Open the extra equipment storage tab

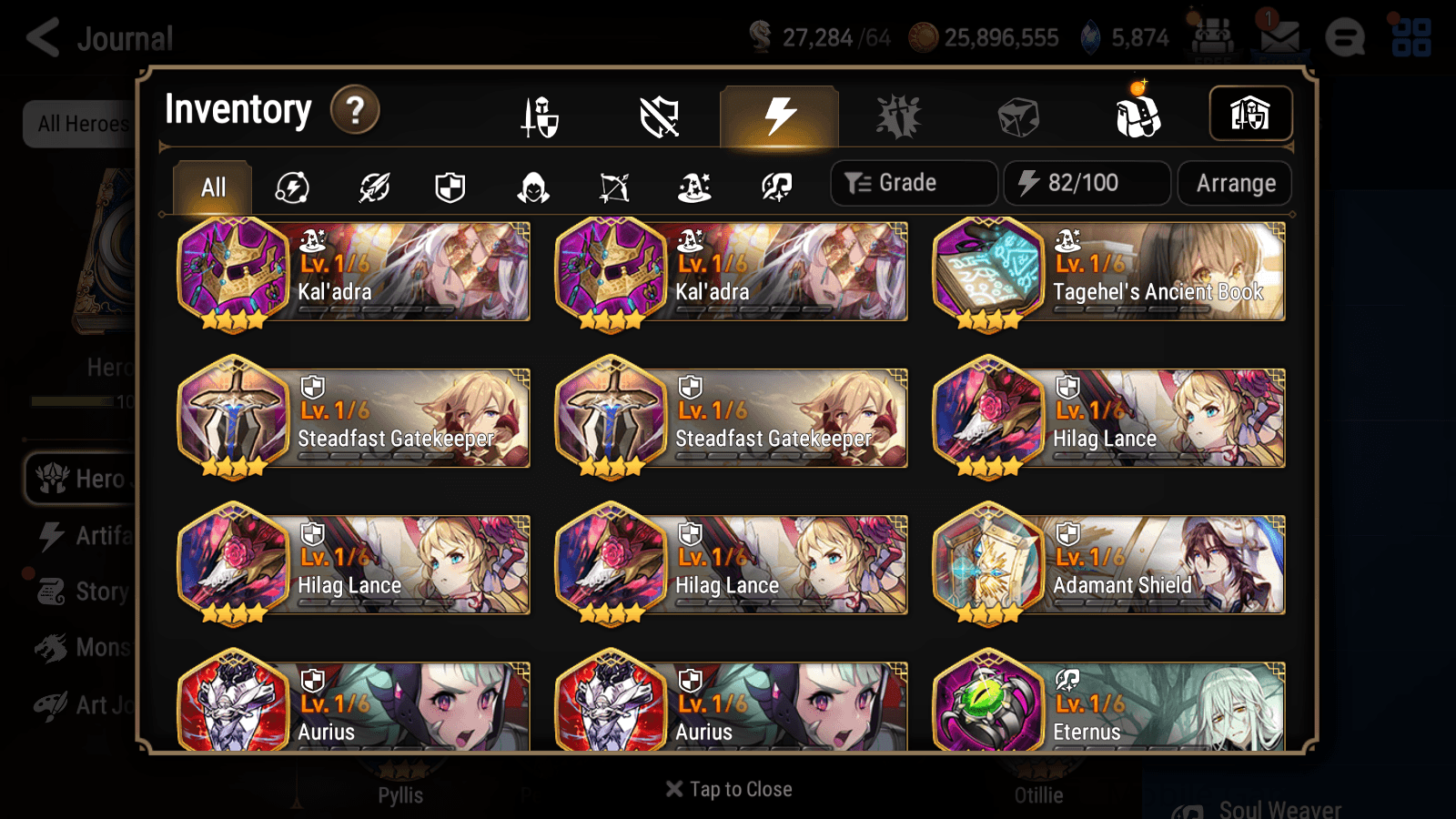[1250, 114]
